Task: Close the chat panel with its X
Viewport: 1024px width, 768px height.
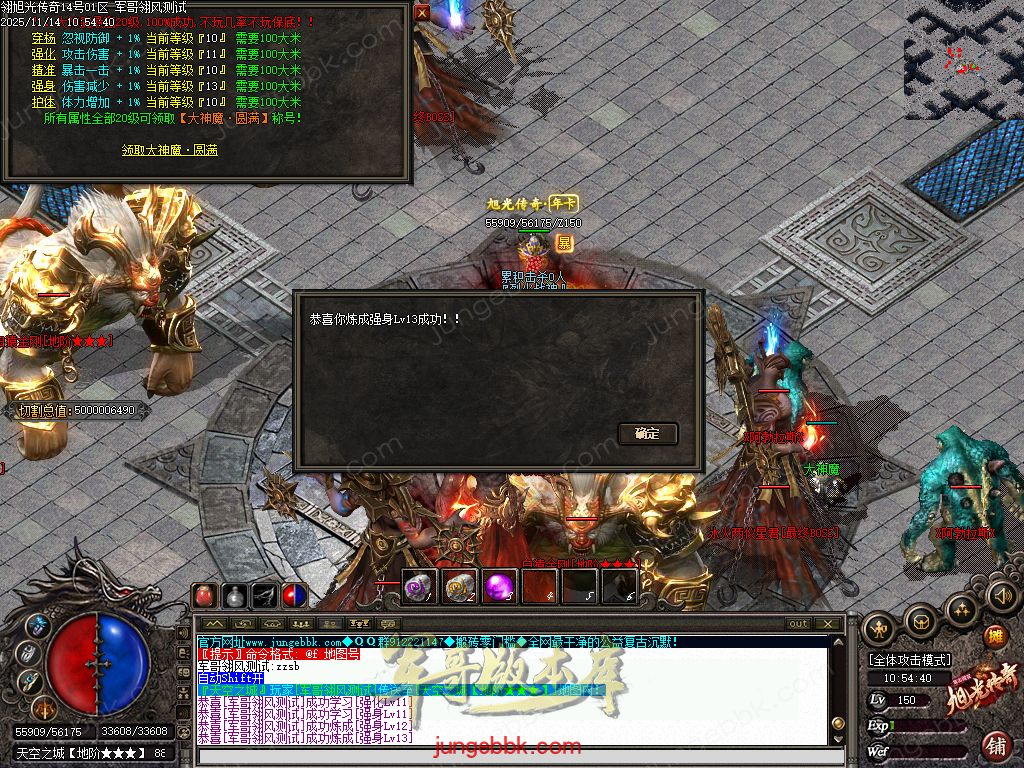Action: click(826, 623)
